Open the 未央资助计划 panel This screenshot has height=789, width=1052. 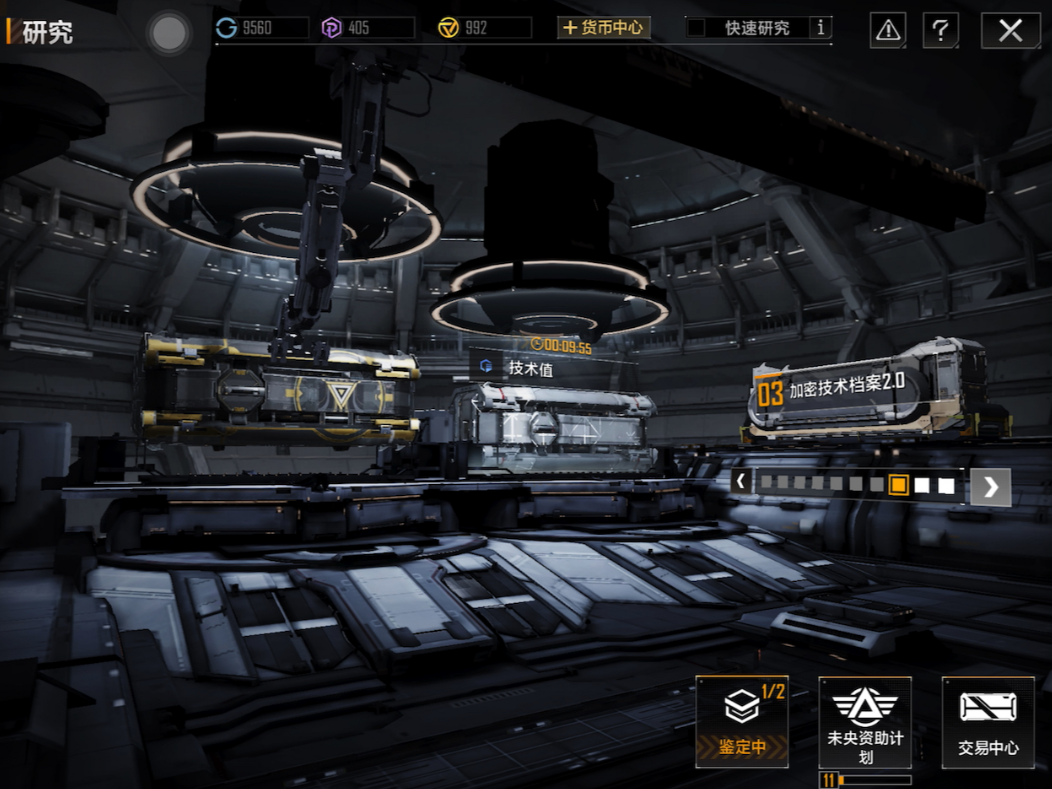pyautogui.click(x=865, y=721)
